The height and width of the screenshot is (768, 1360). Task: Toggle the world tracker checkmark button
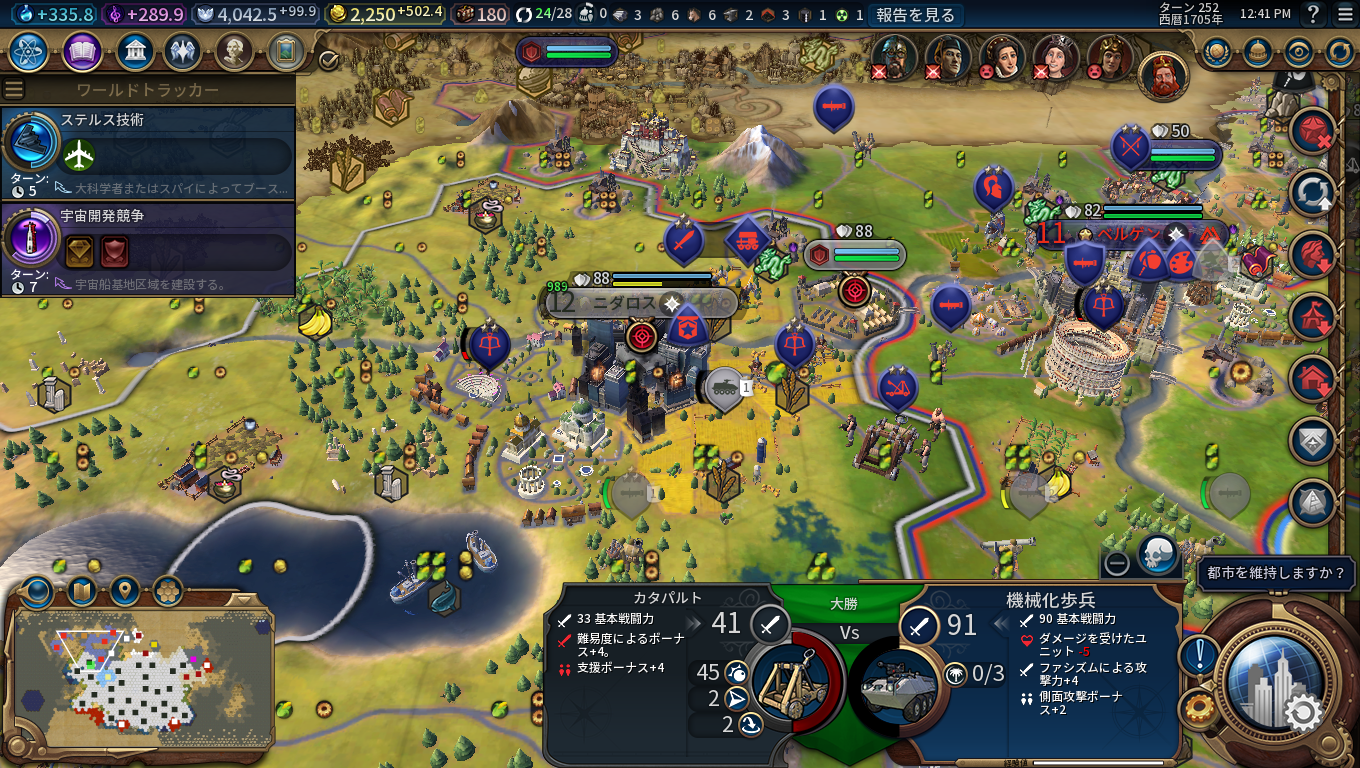328,61
